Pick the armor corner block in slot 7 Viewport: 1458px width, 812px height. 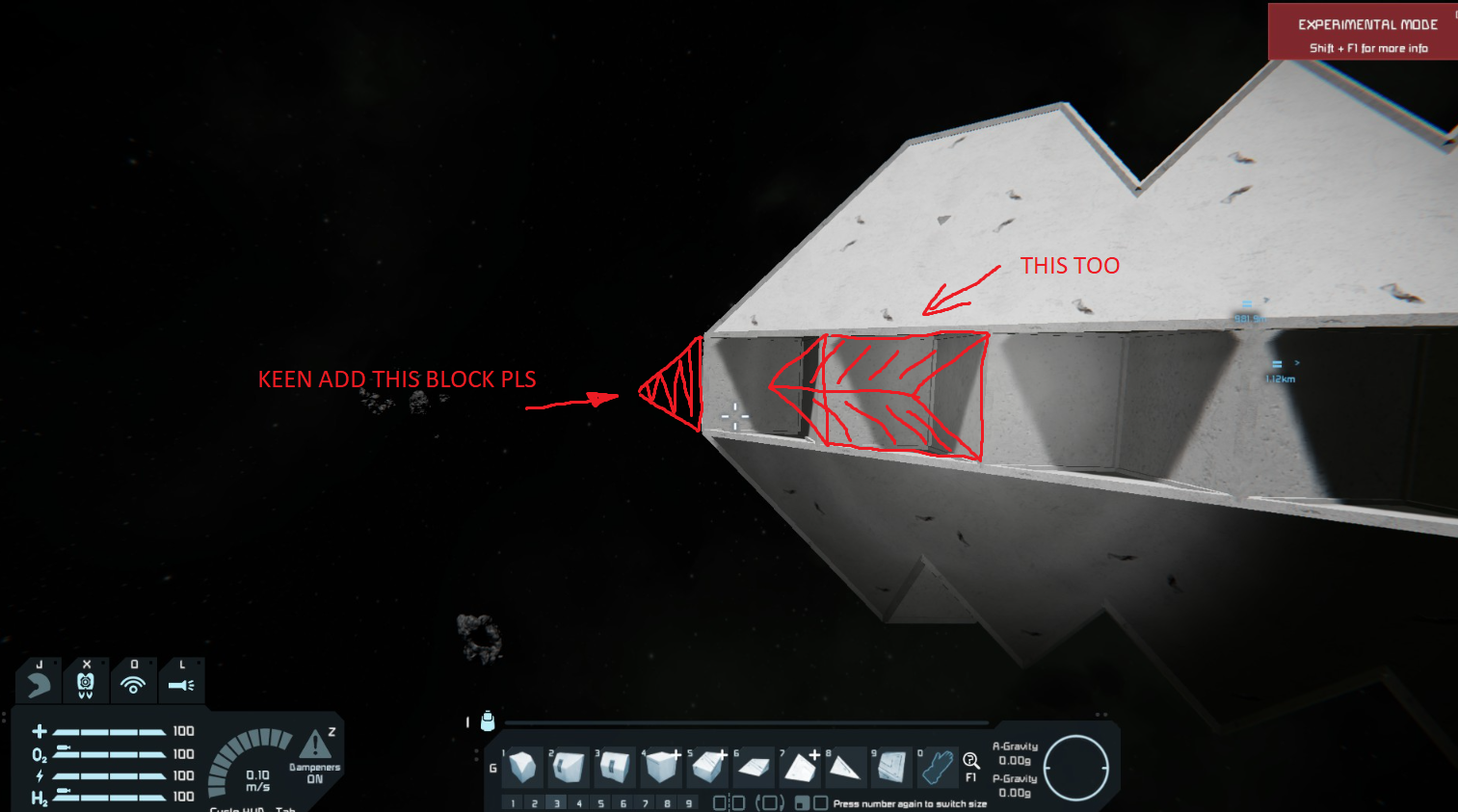(800, 767)
